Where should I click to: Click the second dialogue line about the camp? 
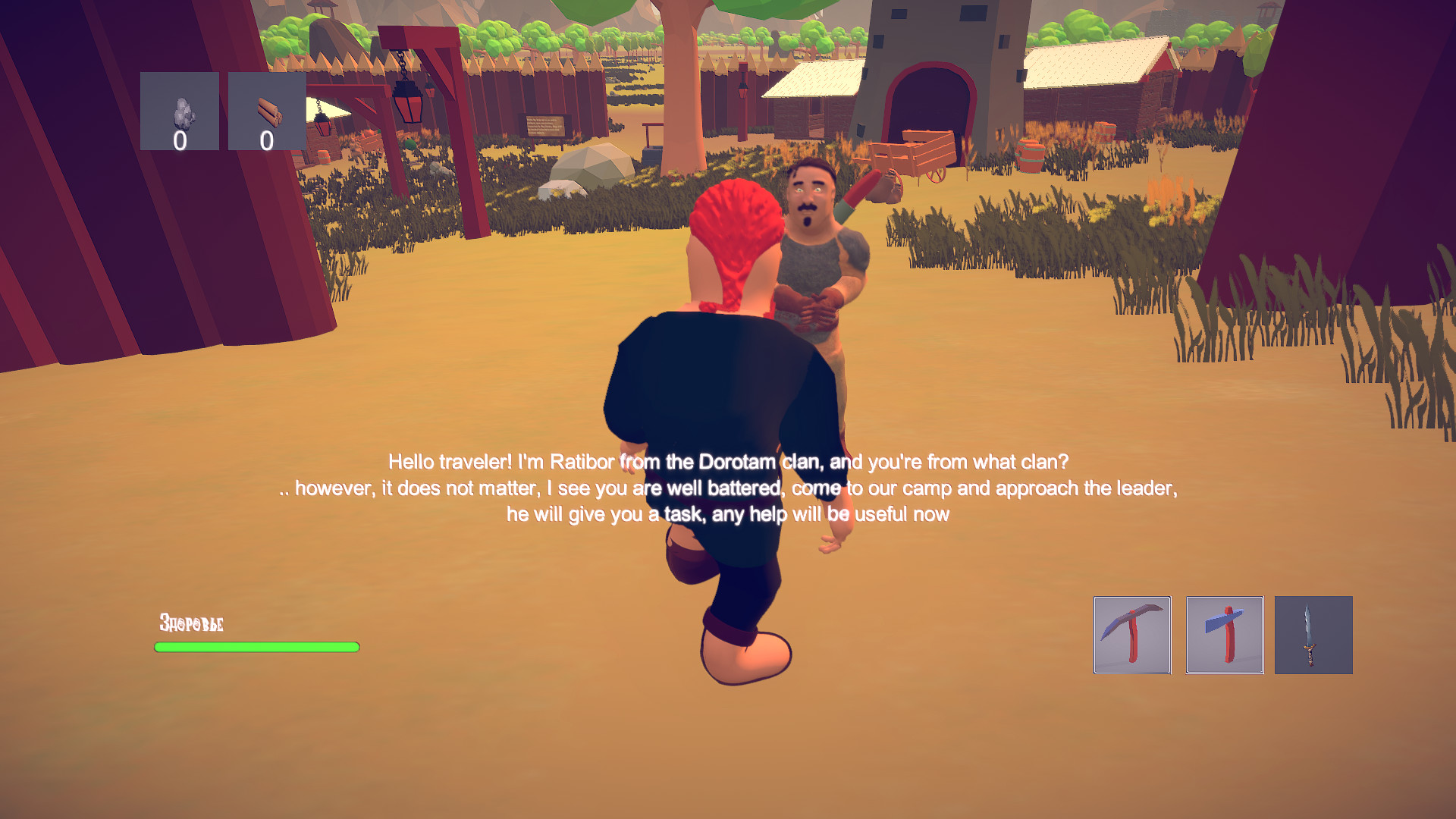coord(730,488)
